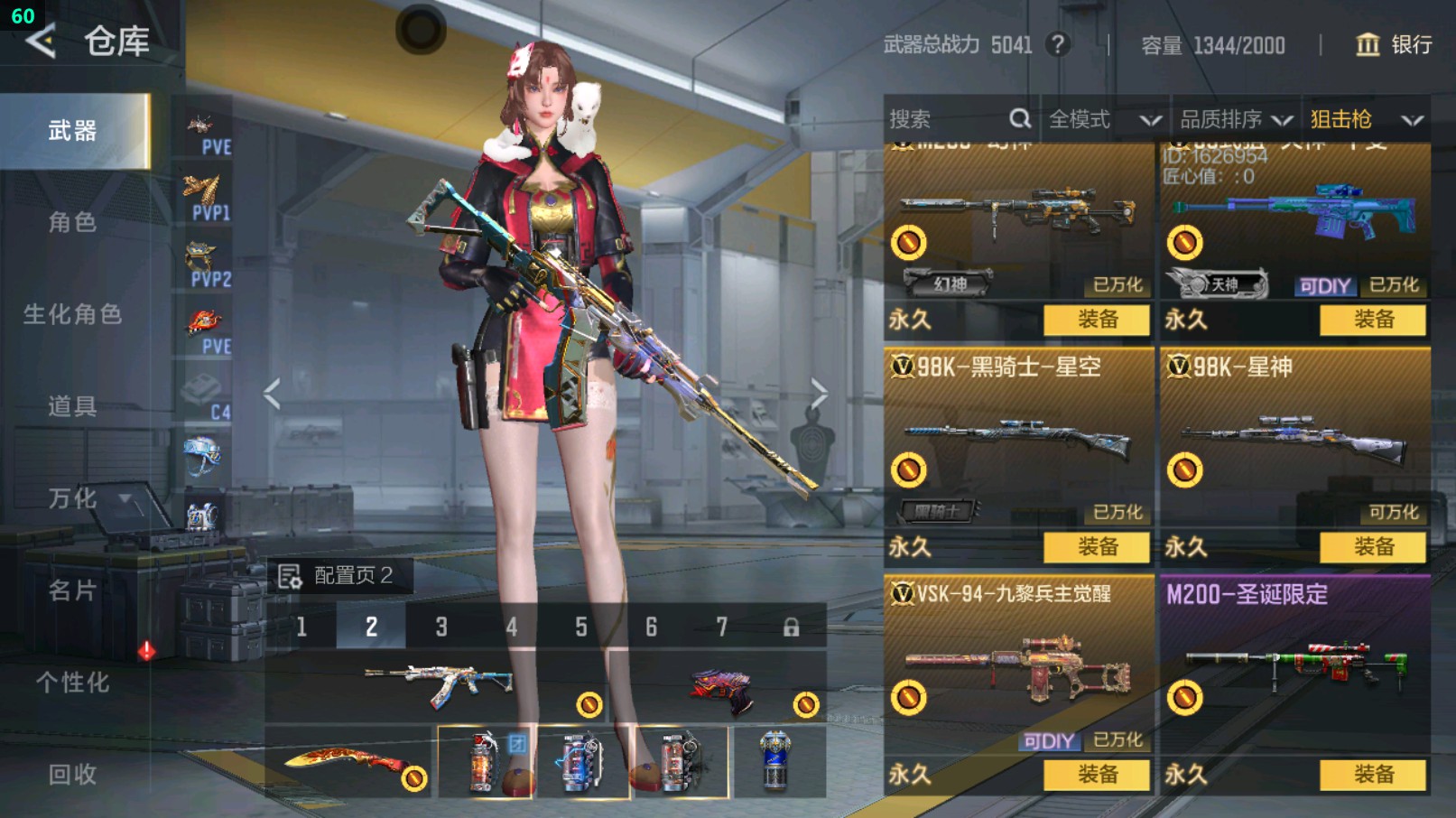This screenshot has width=1456, height=818.
Task: Show the weapon power help question mark
Action: point(1058,44)
